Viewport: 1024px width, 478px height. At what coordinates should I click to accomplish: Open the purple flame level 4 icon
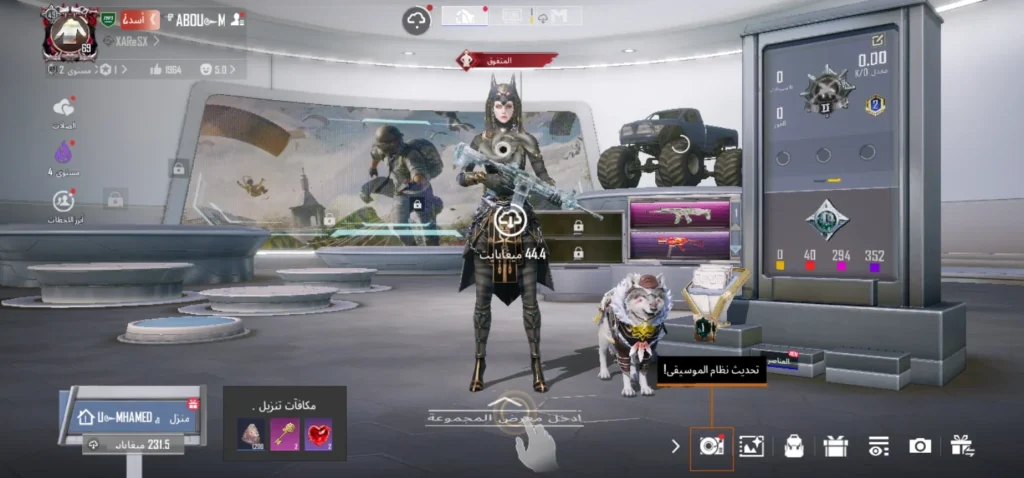coord(65,154)
